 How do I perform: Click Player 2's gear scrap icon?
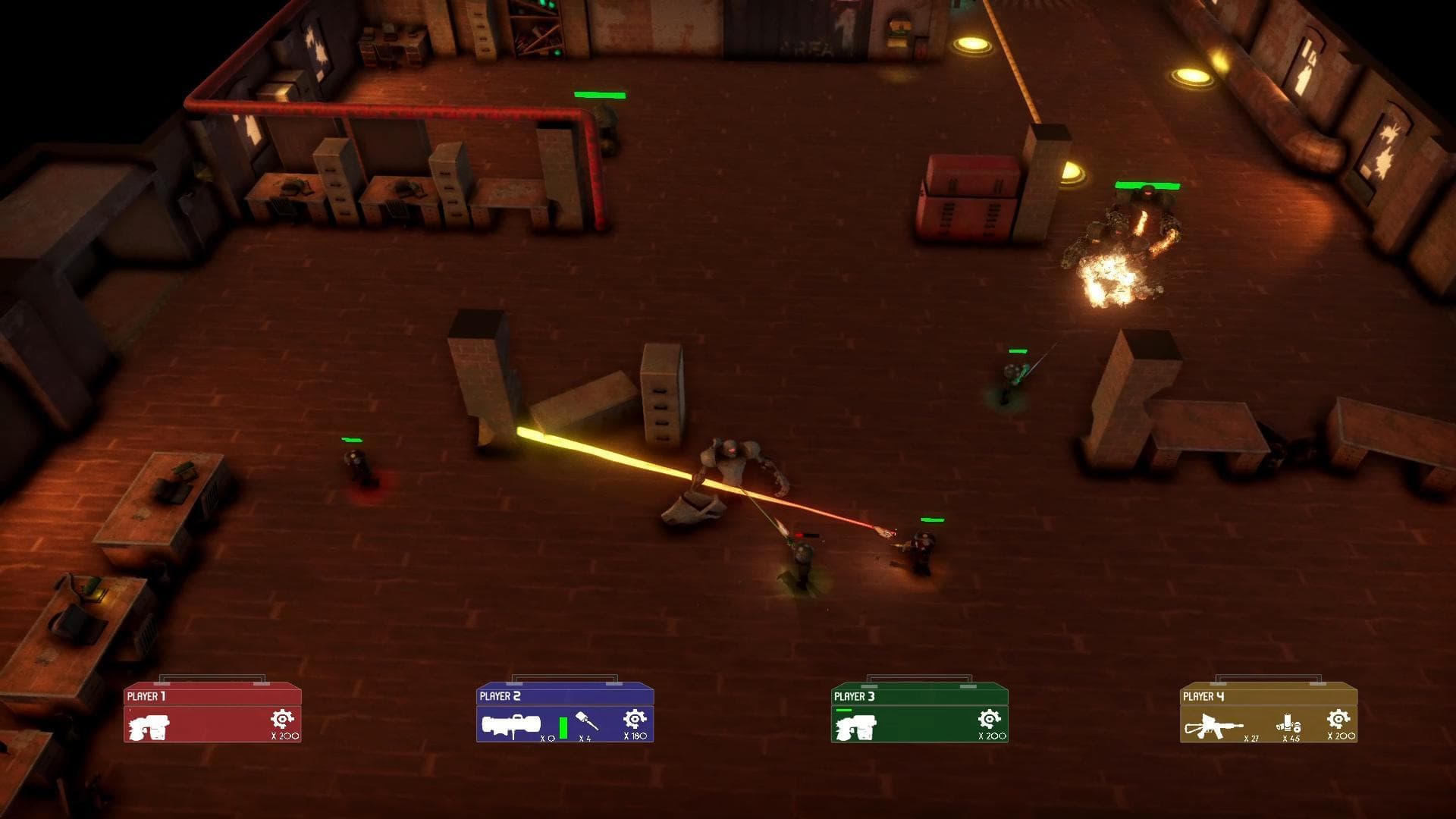635,719
